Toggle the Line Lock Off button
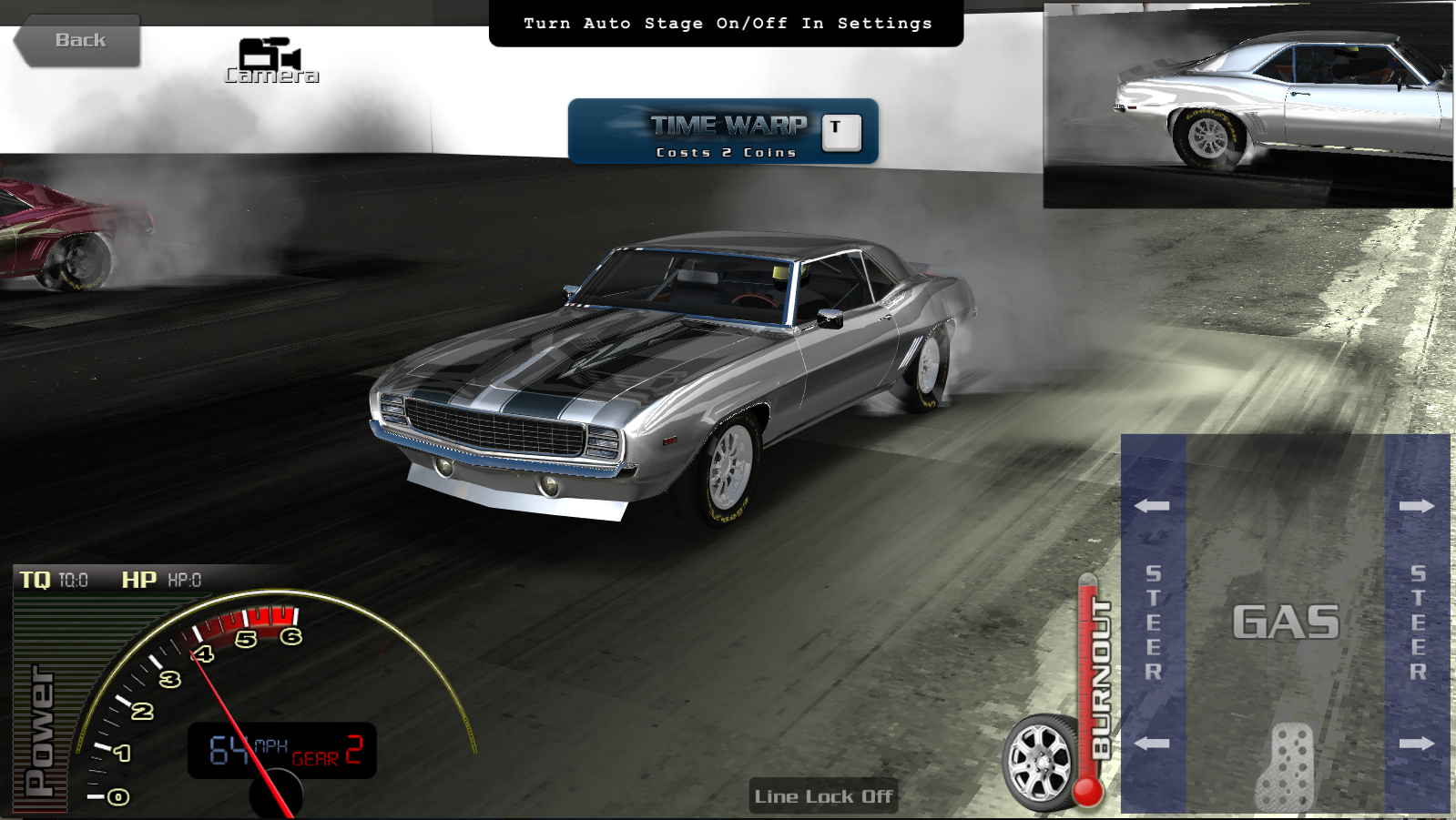1456x820 pixels. (823, 796)
